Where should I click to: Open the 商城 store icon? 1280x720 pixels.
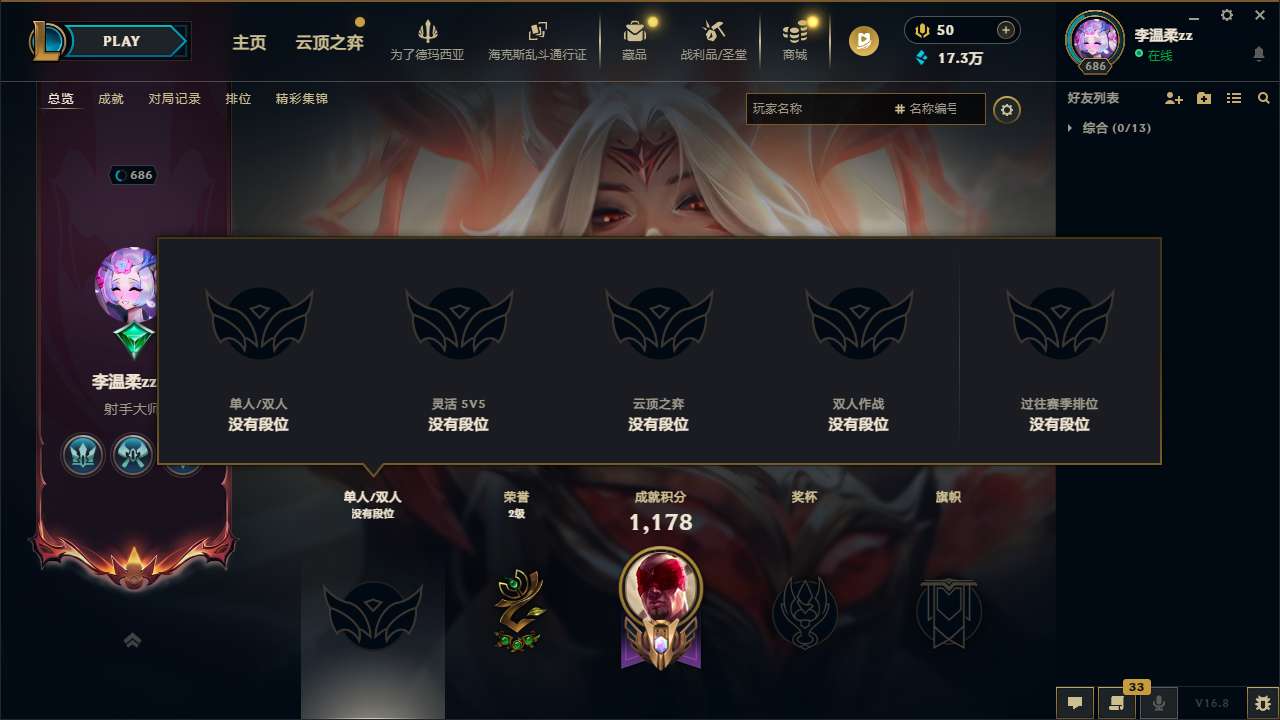pyautogui.click(x=795, y=38)
